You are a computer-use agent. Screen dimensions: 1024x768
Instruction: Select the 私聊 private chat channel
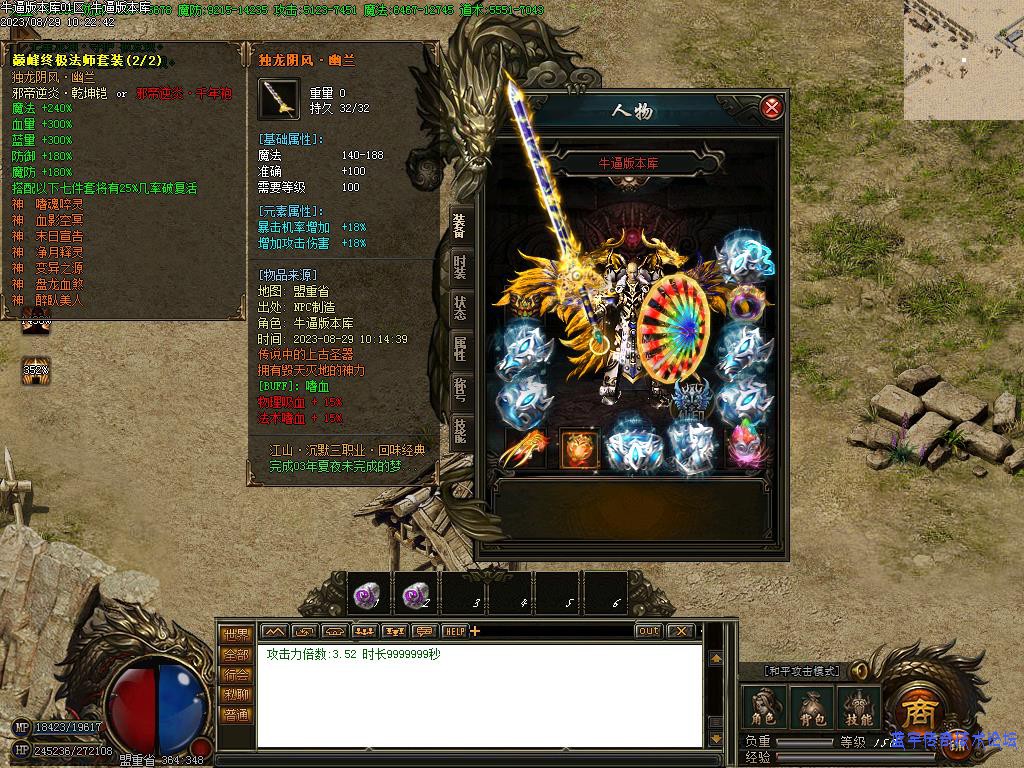tap(236, 694)
